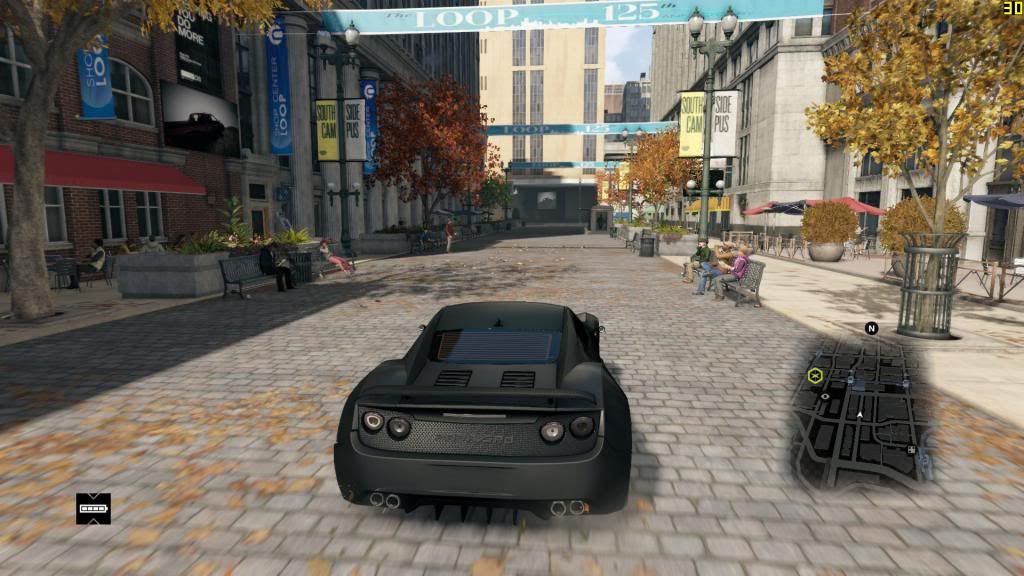Select the phone battery icon
This screenshot has width=1024, height=576.
(x=93, y=508)
